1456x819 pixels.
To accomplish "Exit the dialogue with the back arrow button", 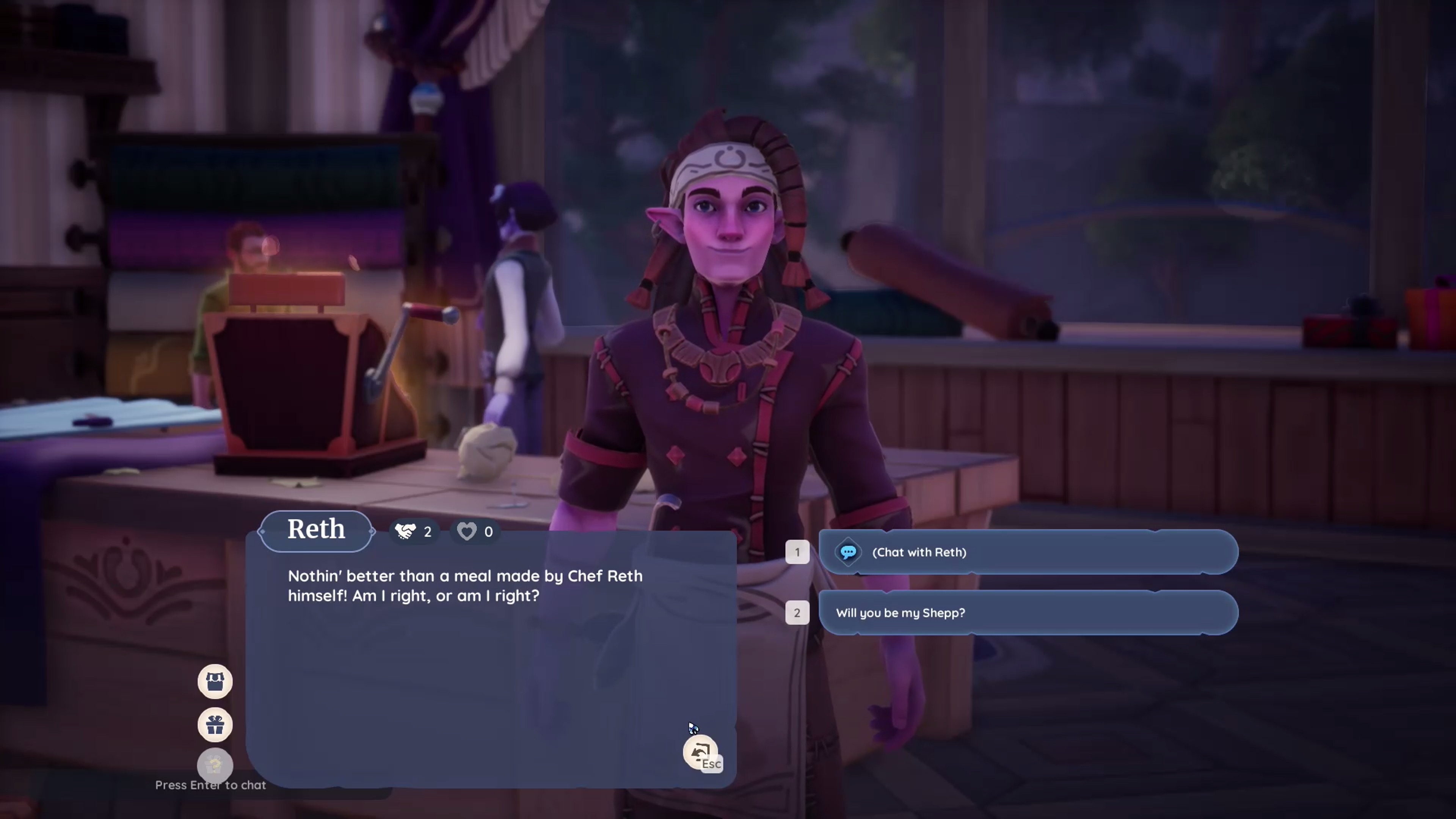I will [x=700, y=752].
